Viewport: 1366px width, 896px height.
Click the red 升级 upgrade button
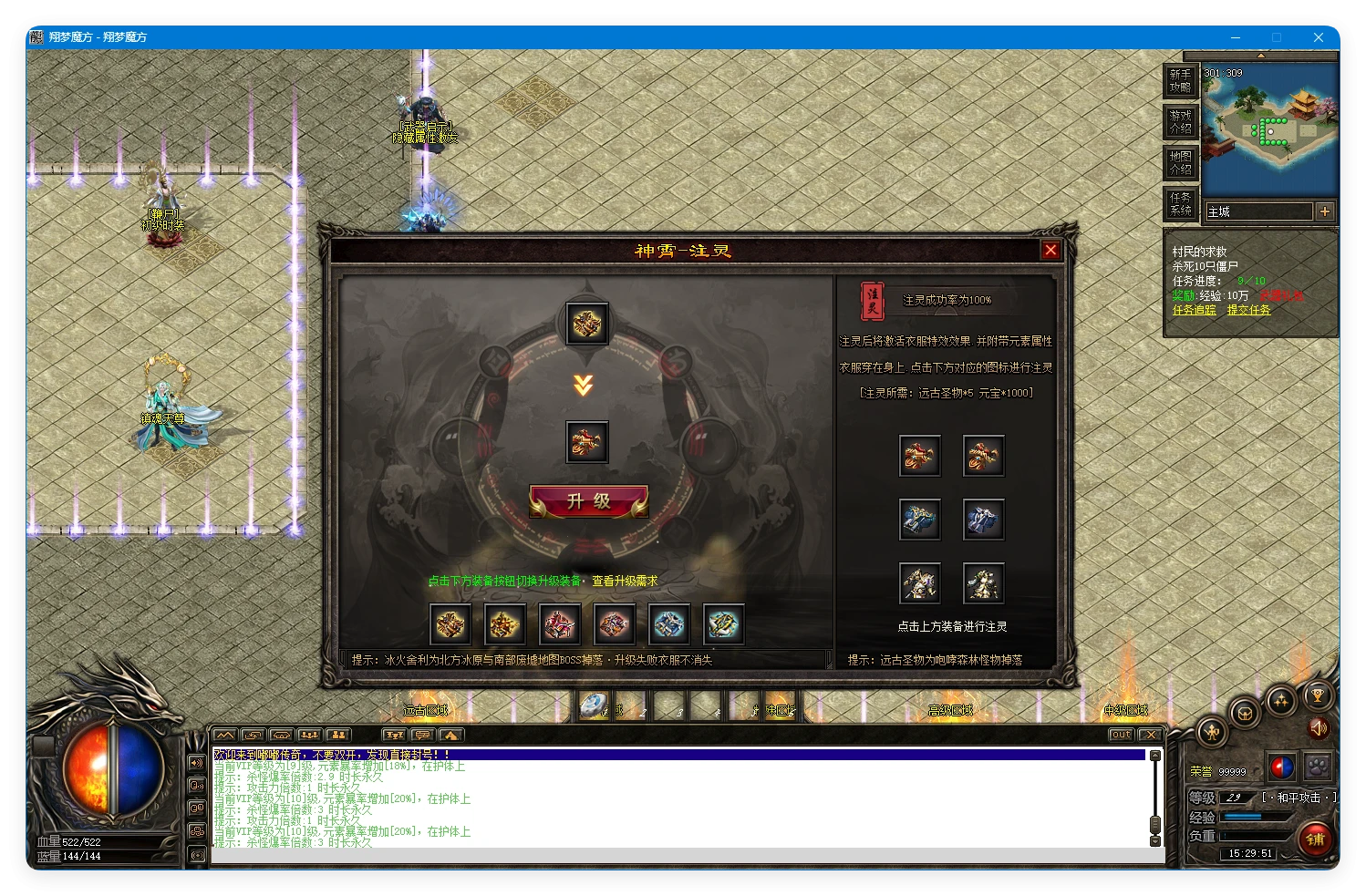(588, 501)
